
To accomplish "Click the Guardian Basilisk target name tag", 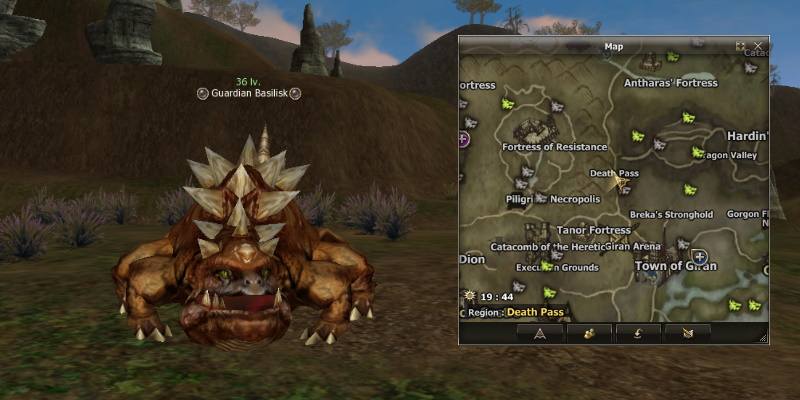I will click(x=249, y=93).
